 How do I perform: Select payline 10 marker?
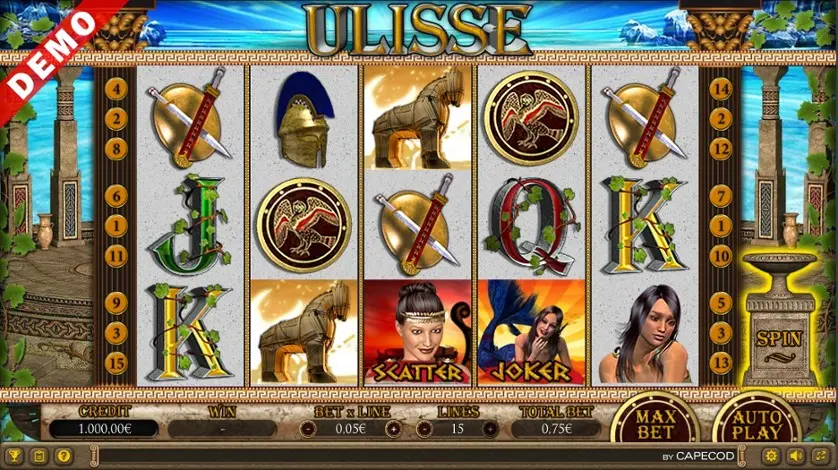pos(718,256)
